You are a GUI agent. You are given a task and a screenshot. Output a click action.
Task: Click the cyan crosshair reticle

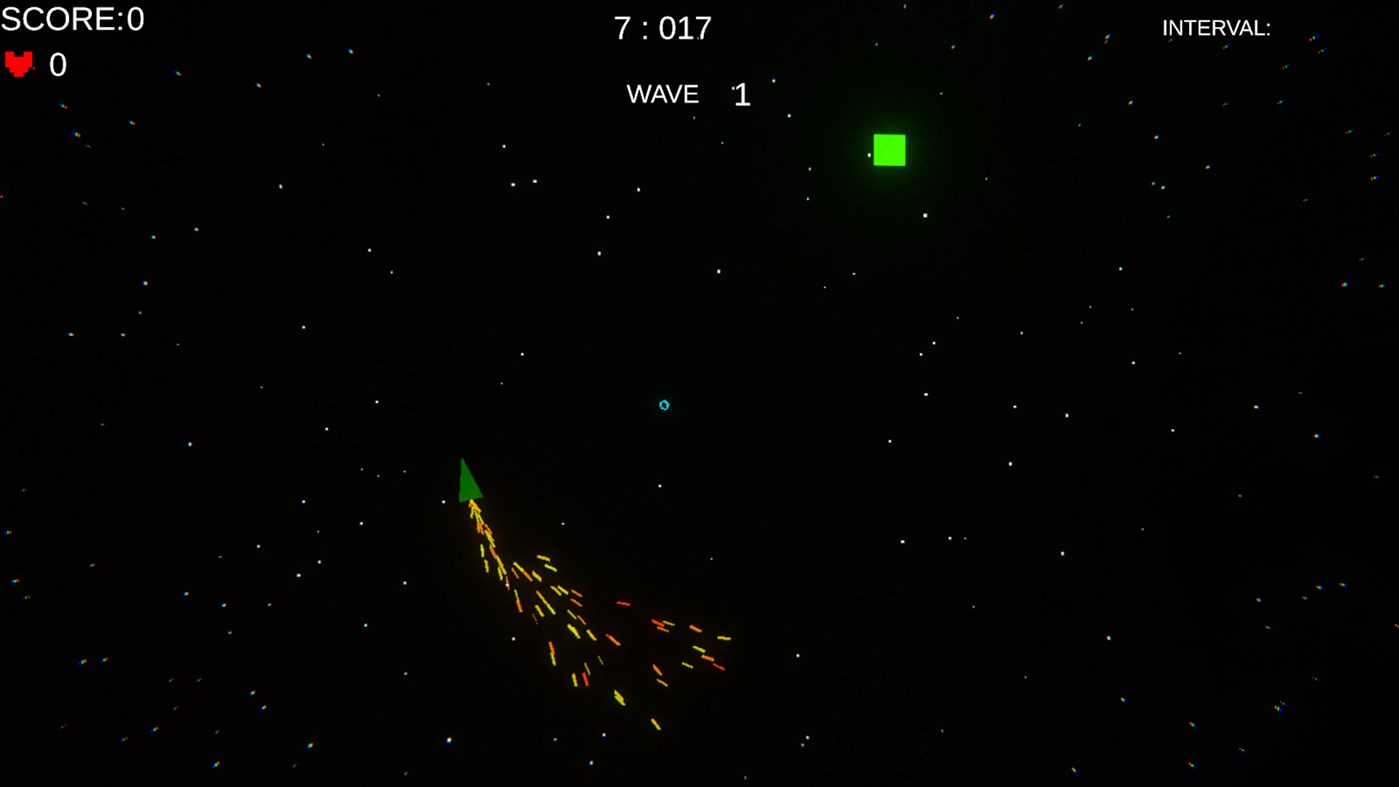[663, 404]
